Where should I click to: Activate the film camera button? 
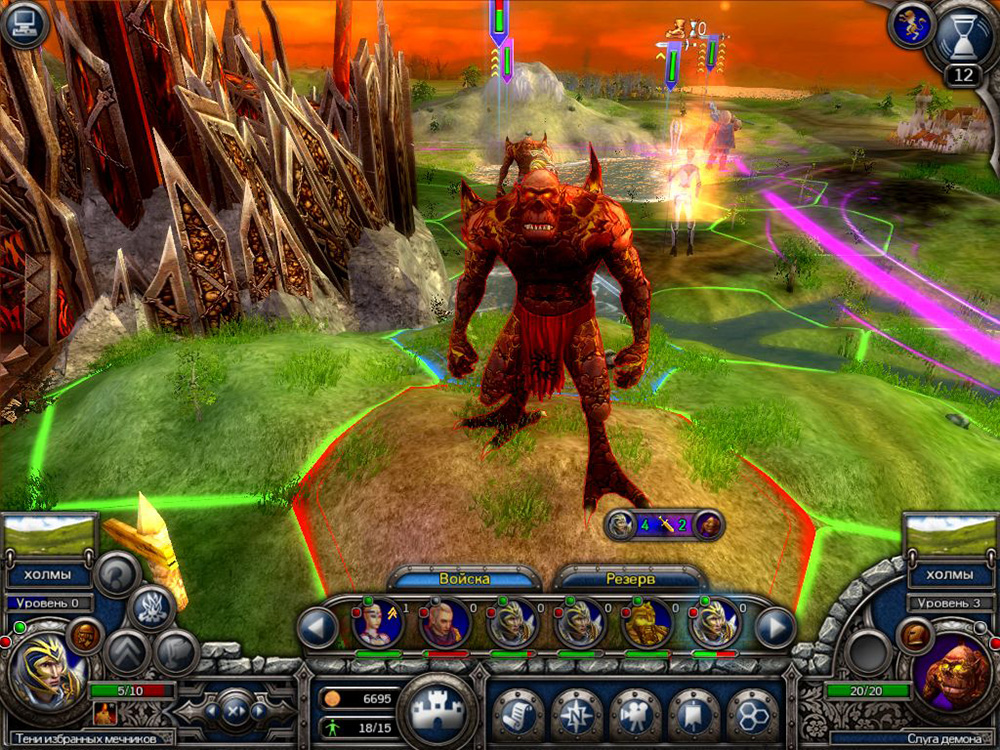click(x=636, y=713)
